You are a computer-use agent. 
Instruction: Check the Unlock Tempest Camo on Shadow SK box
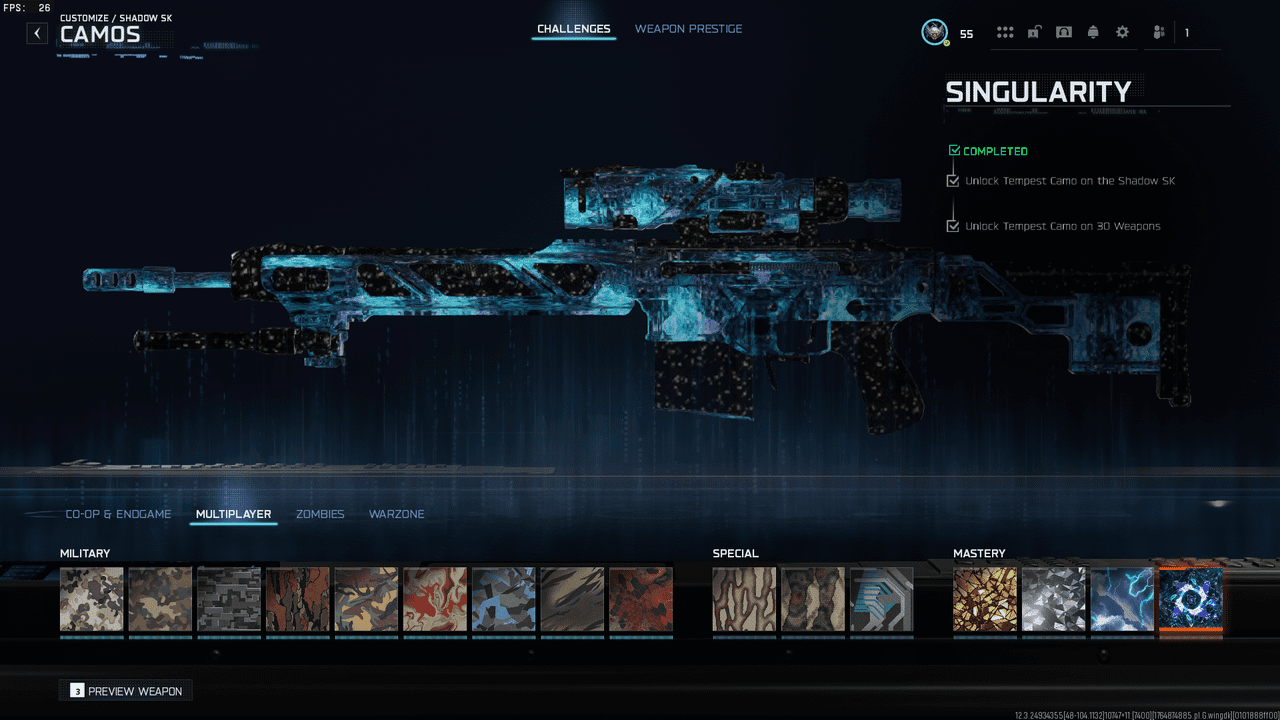(x=953, y=180)
